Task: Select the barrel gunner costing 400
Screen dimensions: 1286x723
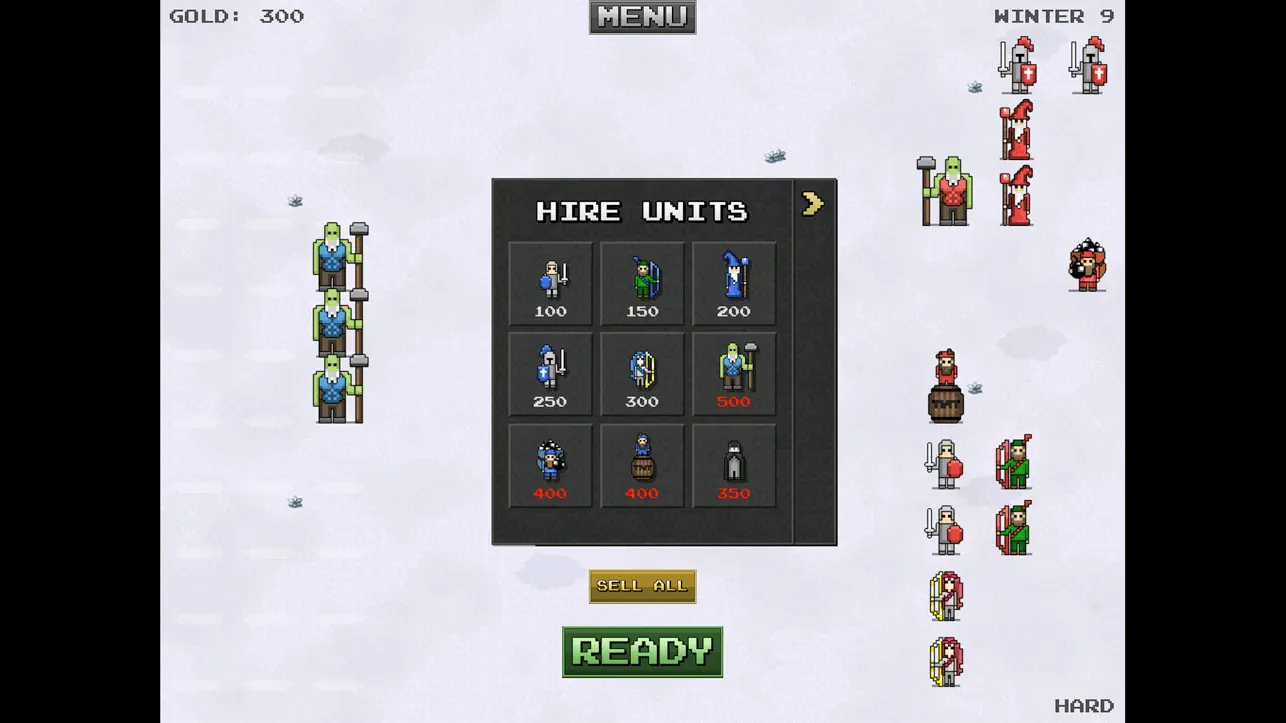Action: click(x=641, y=464)
